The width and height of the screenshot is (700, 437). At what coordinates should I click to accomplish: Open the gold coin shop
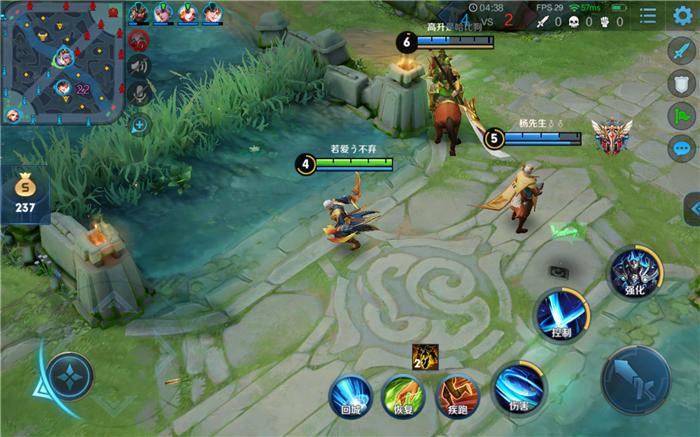click(x=24, y=194)
